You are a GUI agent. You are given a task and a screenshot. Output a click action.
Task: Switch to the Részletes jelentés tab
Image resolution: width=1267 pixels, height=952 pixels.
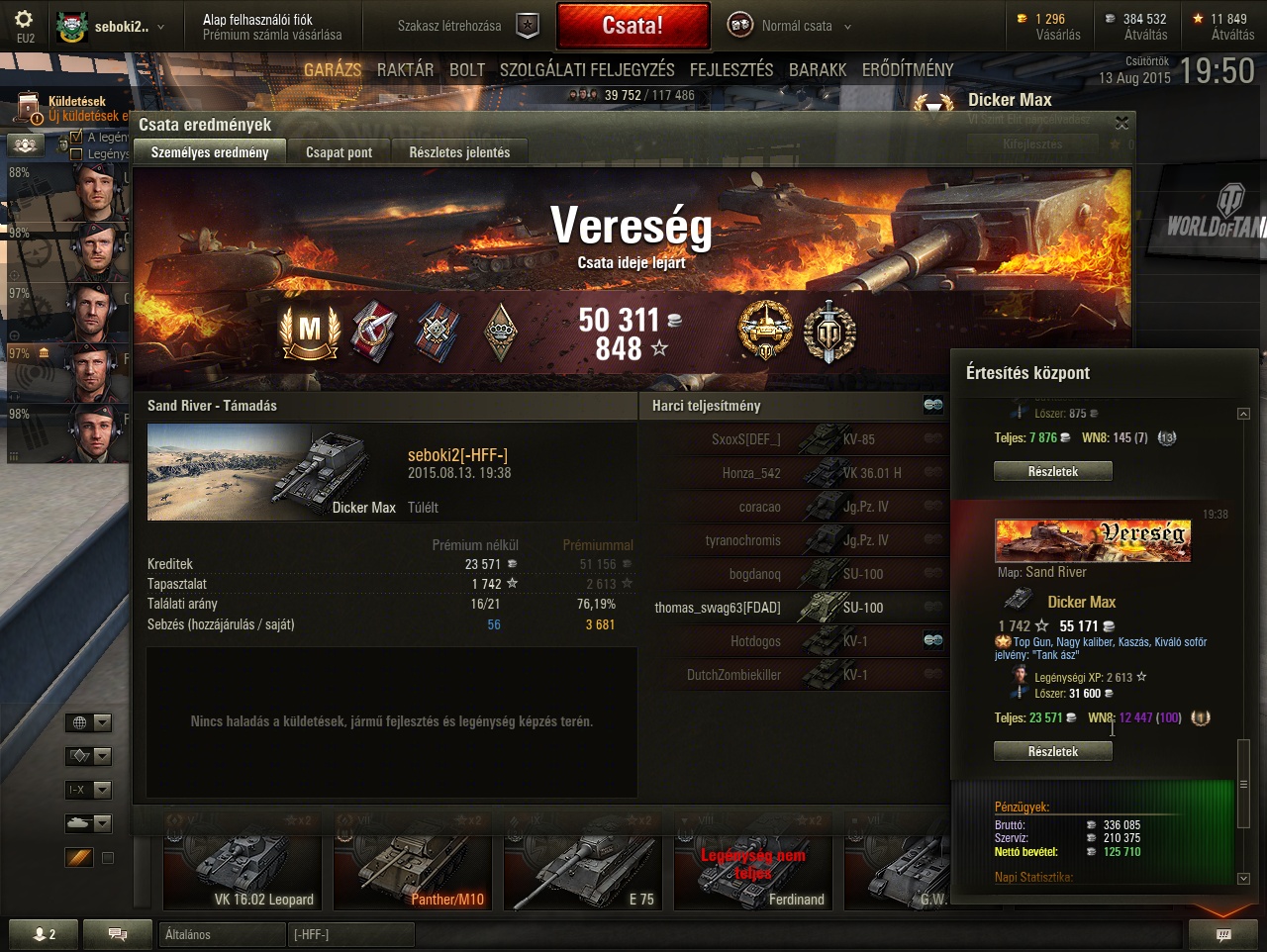(x=459, y=152)
